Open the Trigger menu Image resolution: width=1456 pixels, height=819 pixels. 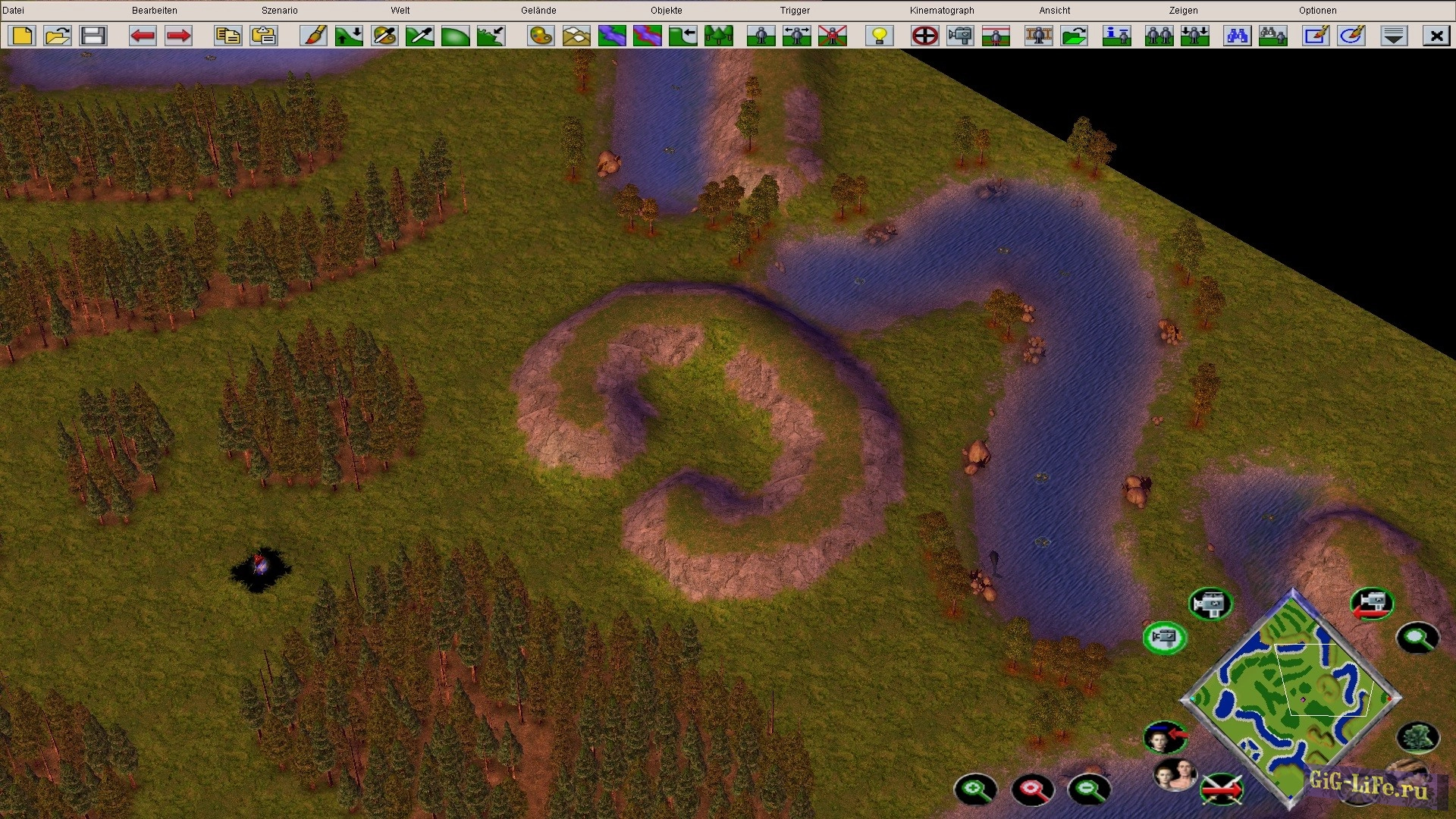(x=795, y=11)
